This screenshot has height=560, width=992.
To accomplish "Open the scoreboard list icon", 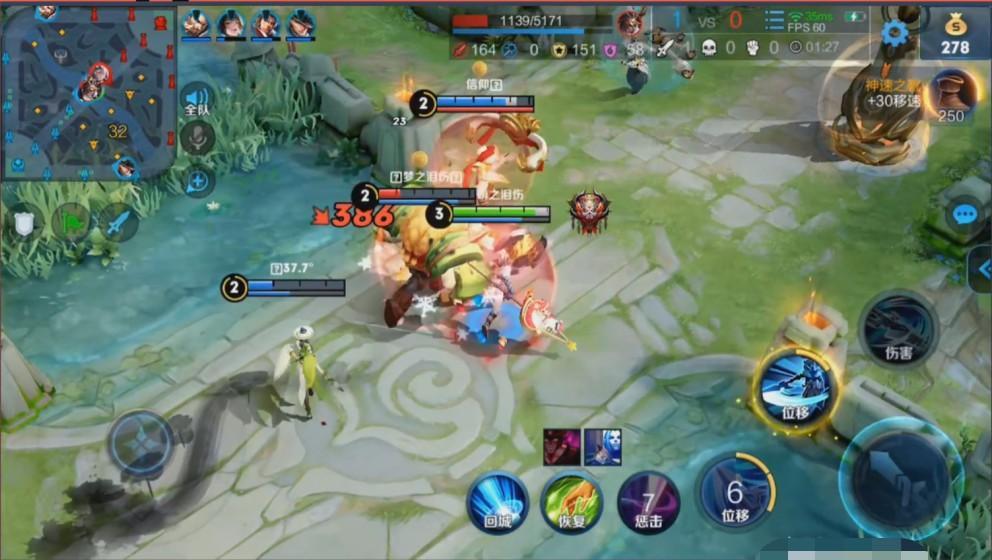I will [x=774, y=21].
